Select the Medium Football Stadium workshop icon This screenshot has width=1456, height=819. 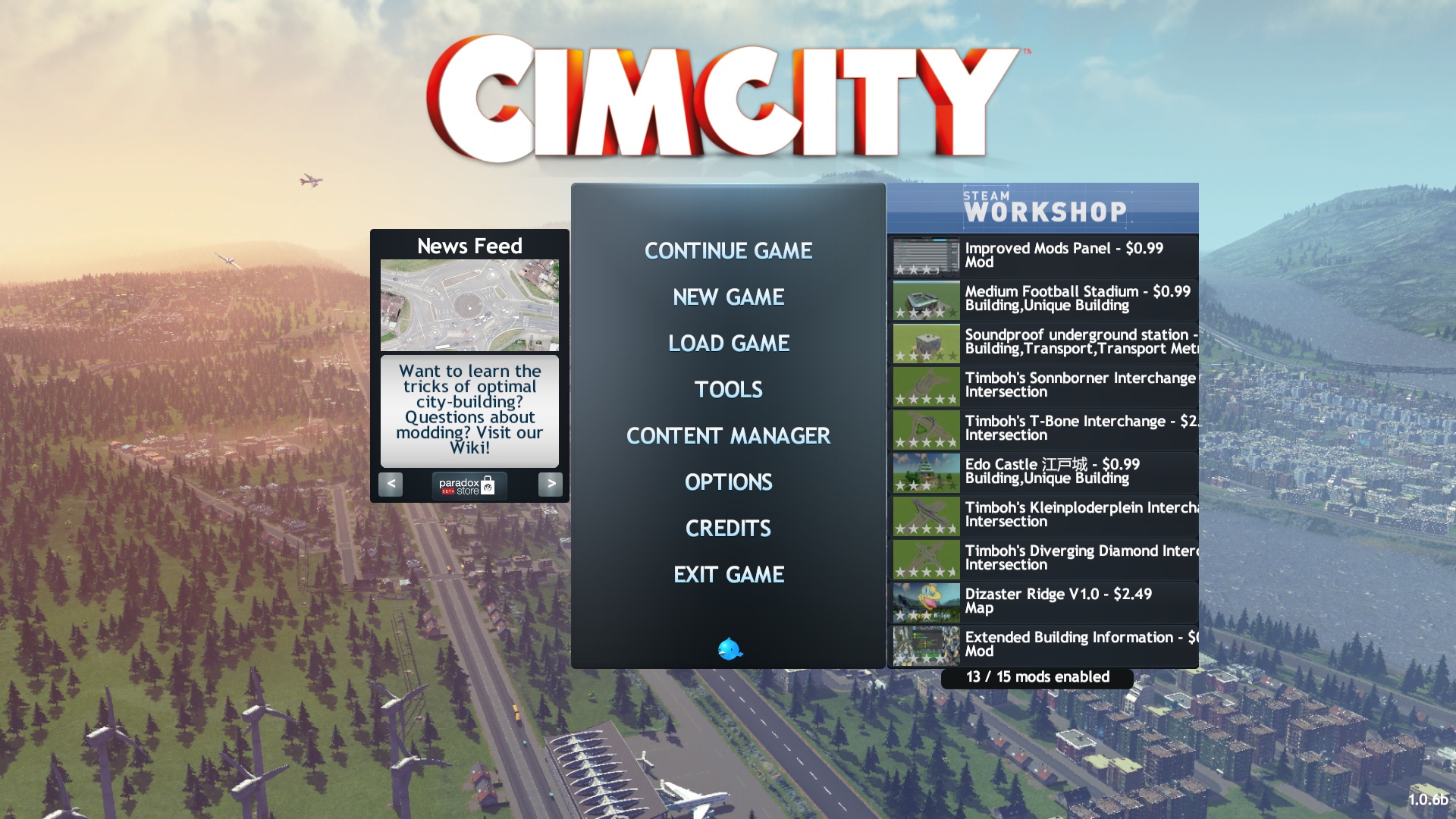pyautogui.click(x=924, y=299)
